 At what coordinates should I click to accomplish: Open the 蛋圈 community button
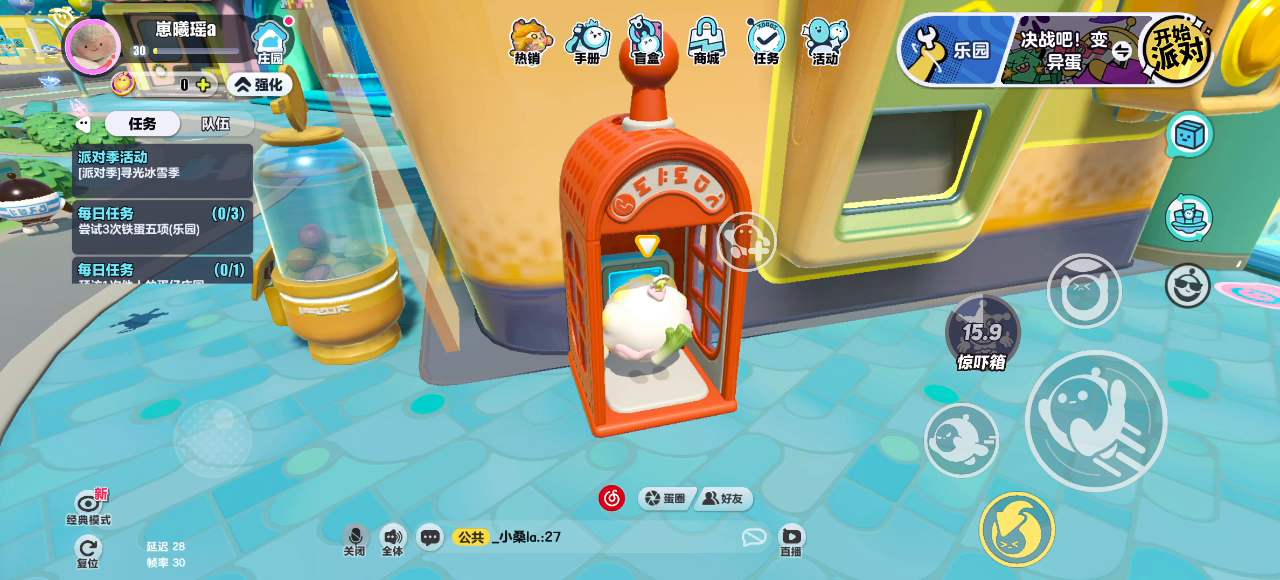click(666, 498)
